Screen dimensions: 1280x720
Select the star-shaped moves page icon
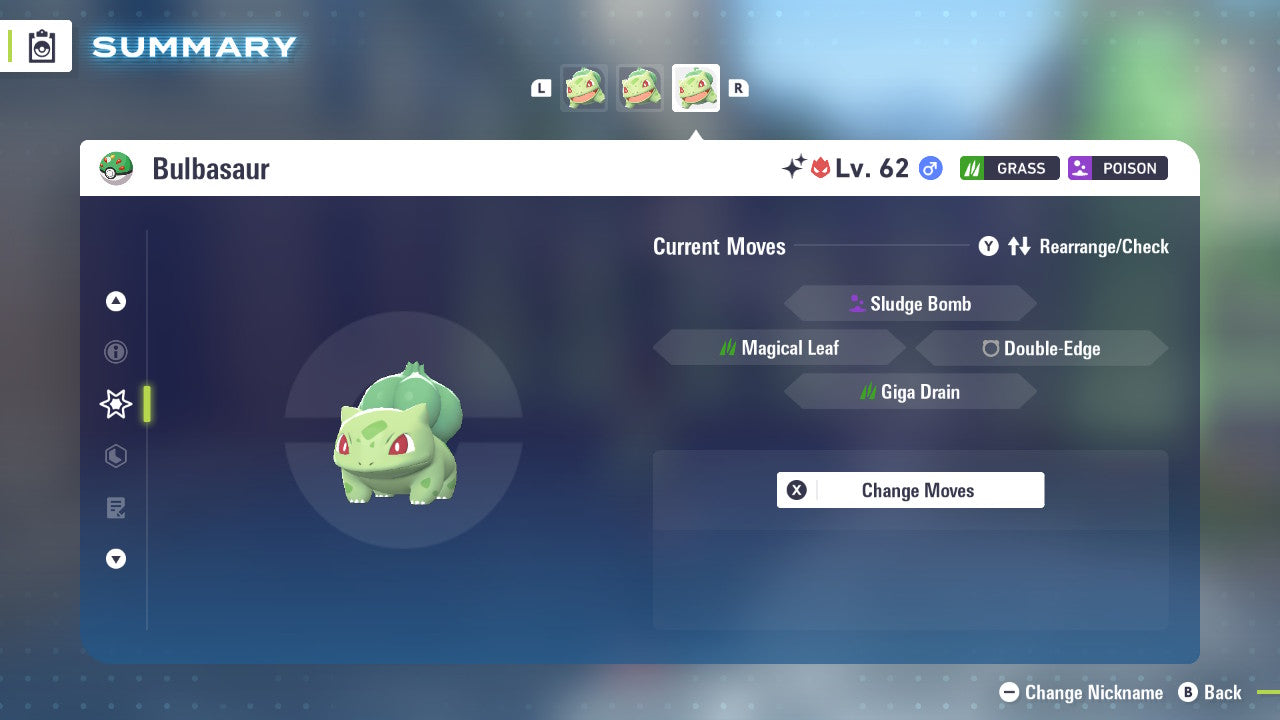[x=116, y=404]
